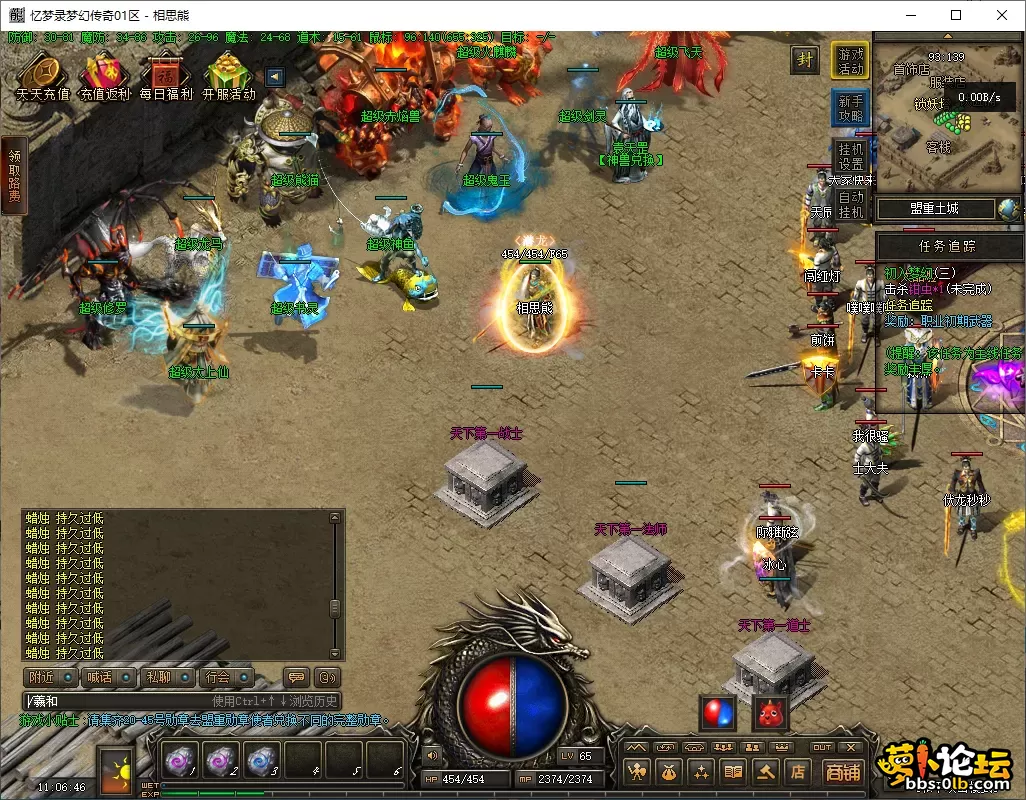Open 挂机设置 auto-battle settings
This screenshot has height=800, width=1026.
click(x=851, y=156)
